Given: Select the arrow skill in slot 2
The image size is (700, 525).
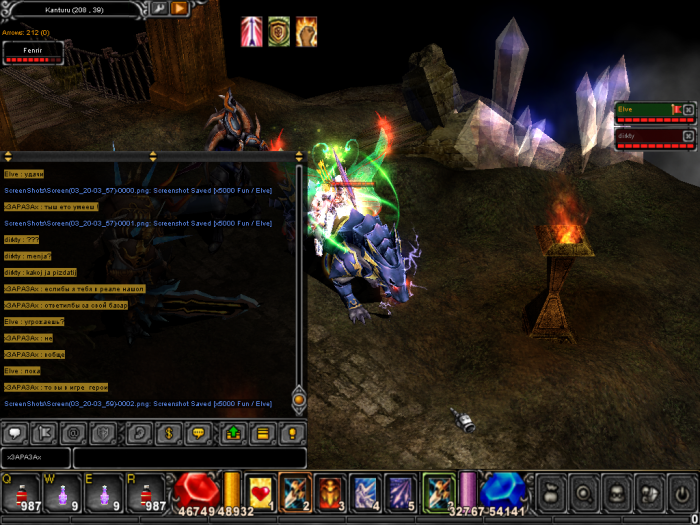Looking at the screenshot, I should coord(296,491).
